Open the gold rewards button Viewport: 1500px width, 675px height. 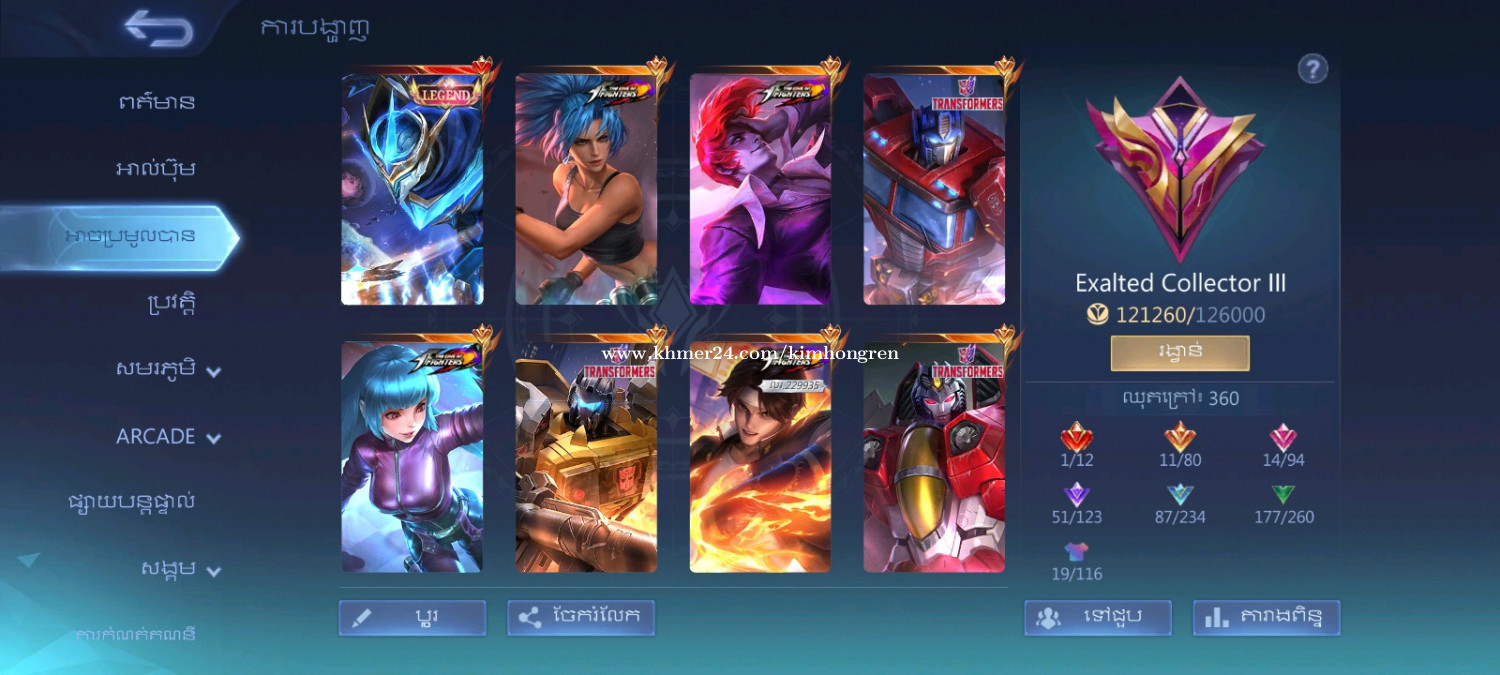coord(1180,353)
